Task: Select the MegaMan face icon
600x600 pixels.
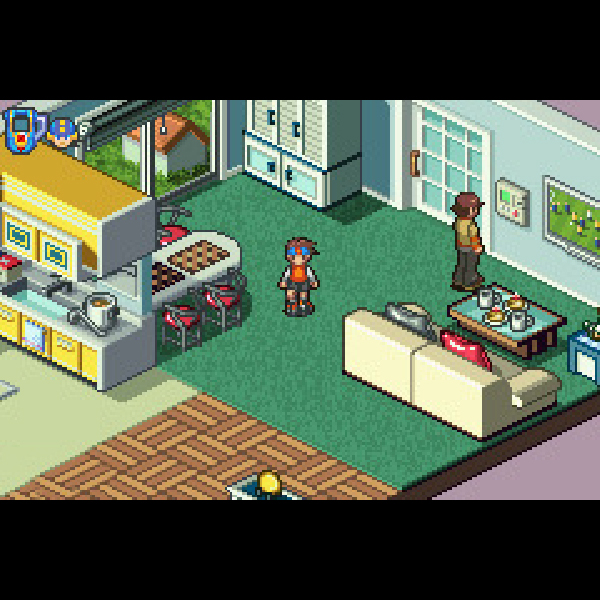Action: pyautogui.click(x=62, y=131)
